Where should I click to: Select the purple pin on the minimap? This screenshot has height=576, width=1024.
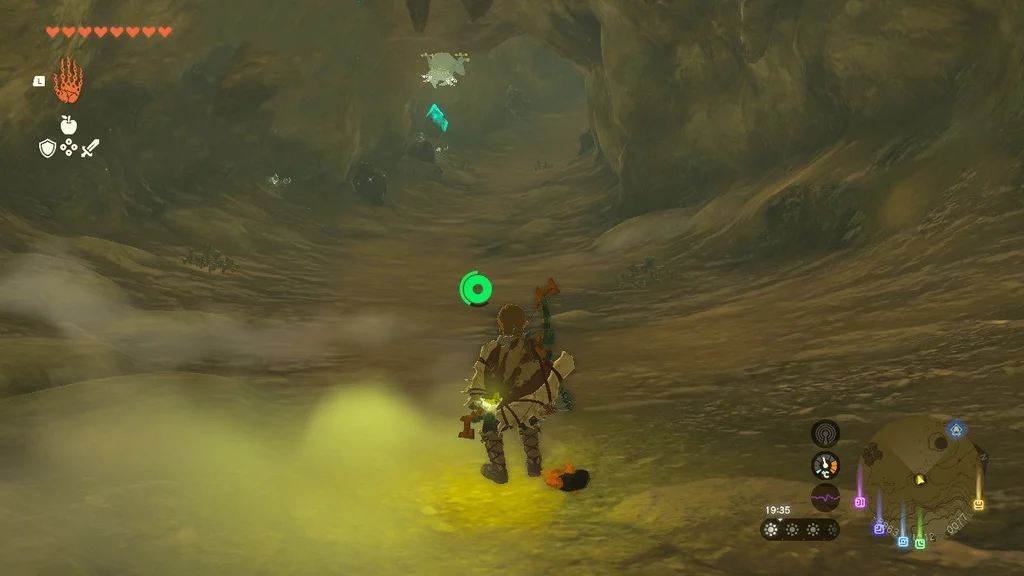click(x=879, y=528)
